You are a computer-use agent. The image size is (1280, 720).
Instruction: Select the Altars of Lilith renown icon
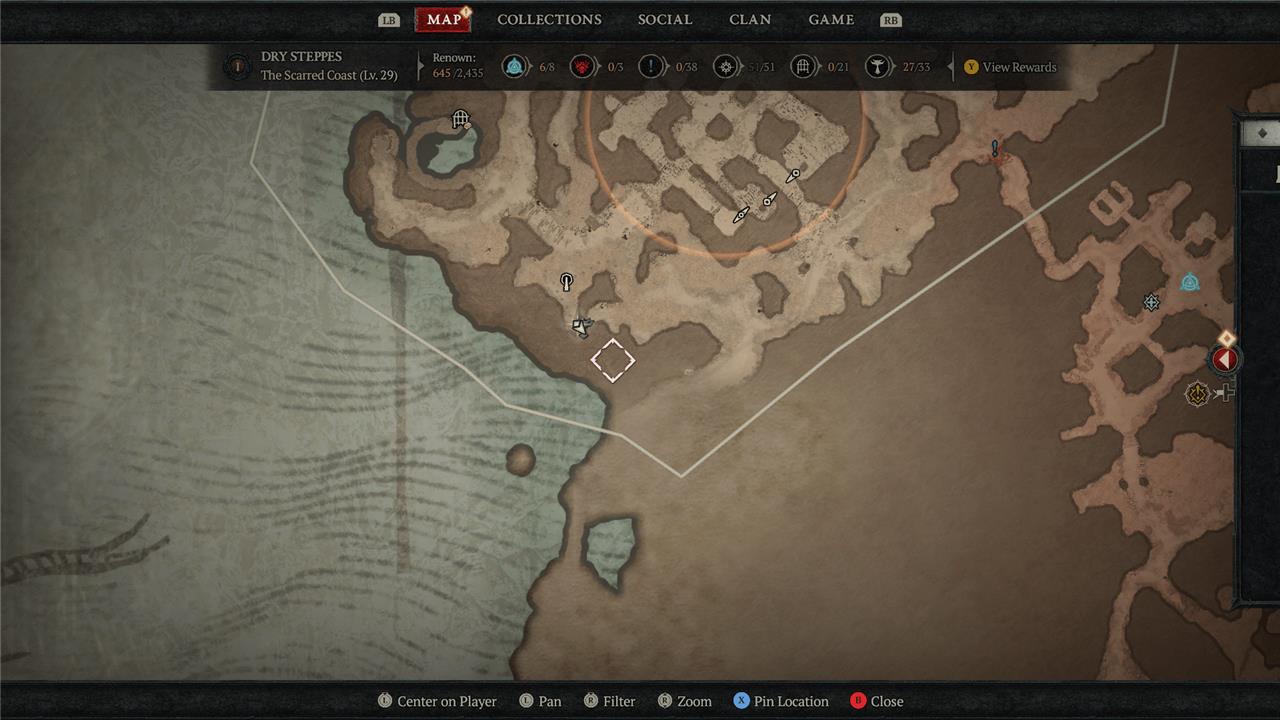[877, 67]
